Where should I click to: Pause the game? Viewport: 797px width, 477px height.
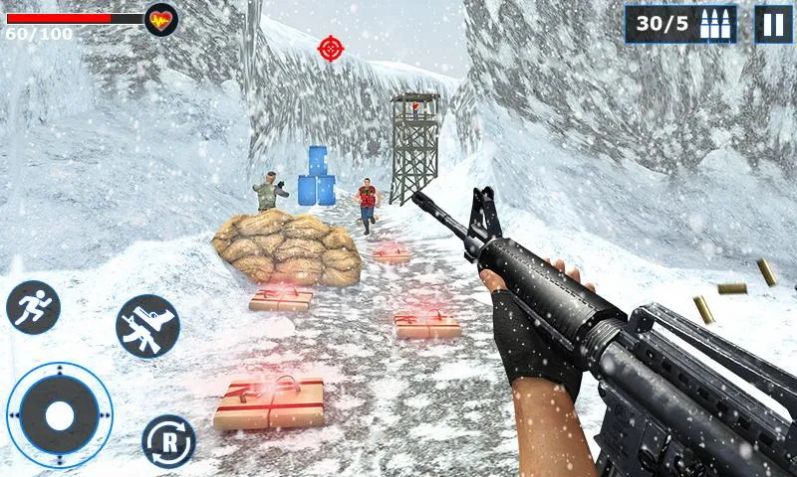point(772,24)
